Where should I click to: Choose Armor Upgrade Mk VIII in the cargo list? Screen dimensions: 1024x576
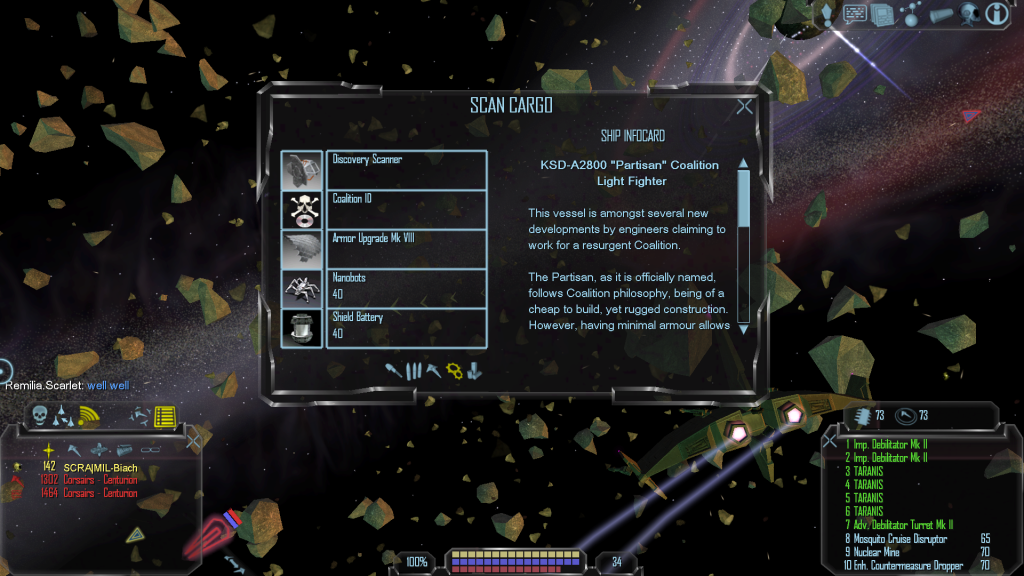(406, 249)
